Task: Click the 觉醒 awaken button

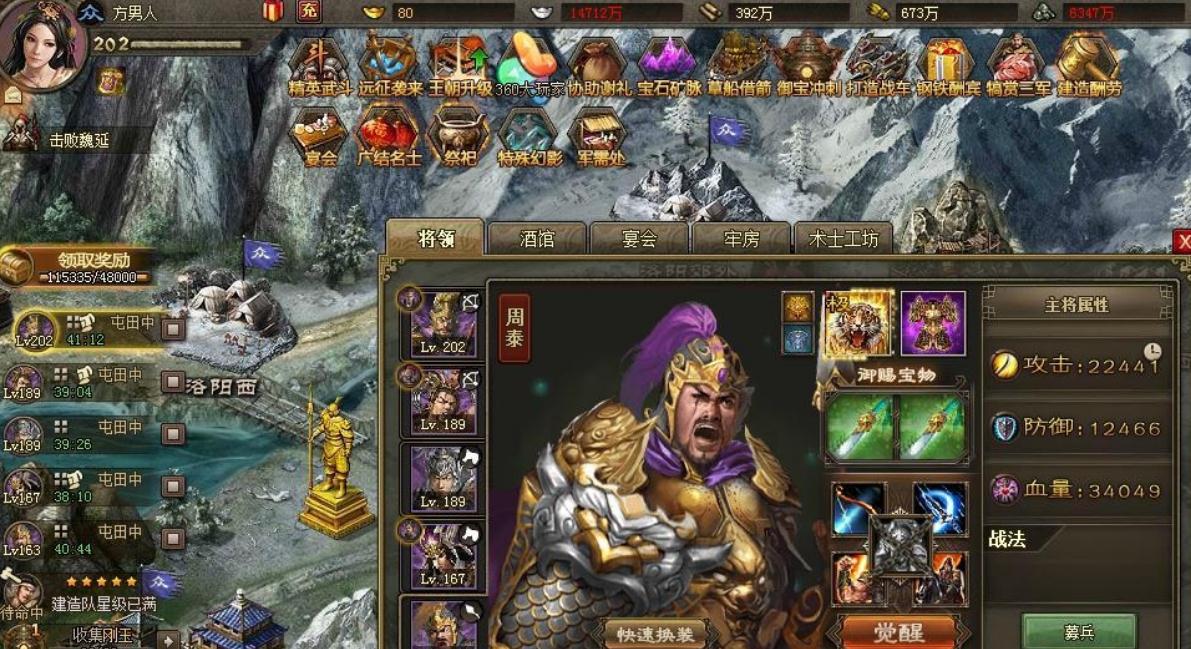Action: (896, 632)
